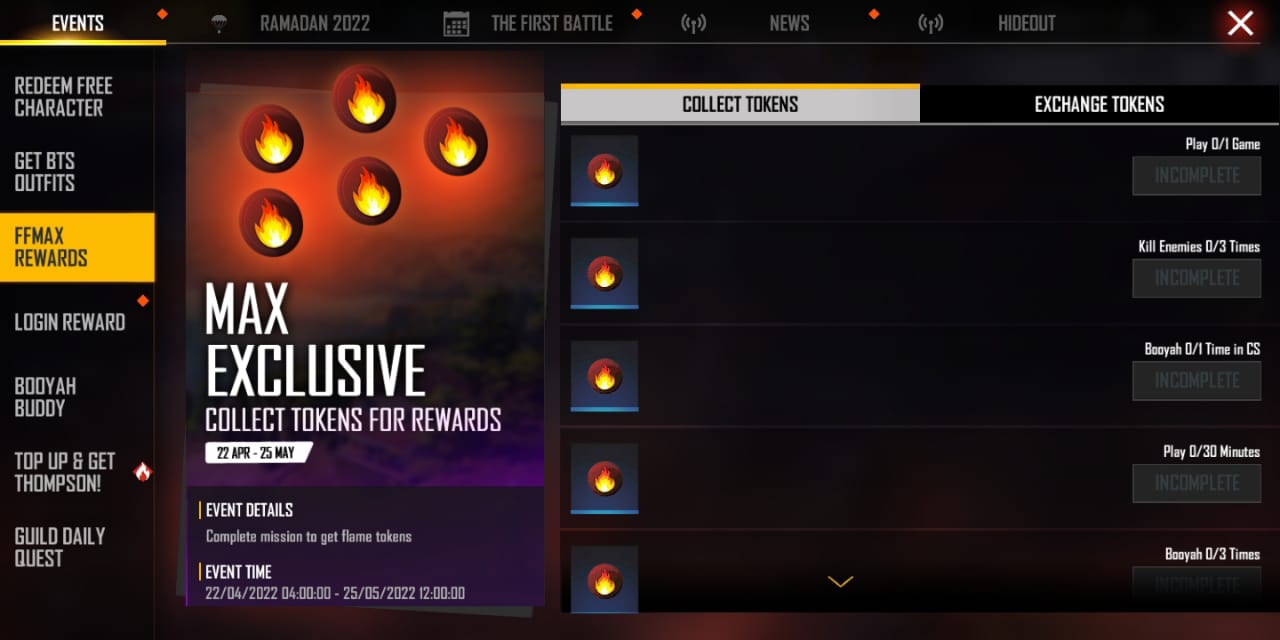Click Incomplete button for Play 0/1 Game
Image resolution: width=1280 pixels, height=640 pixels.
[1197, 176]
